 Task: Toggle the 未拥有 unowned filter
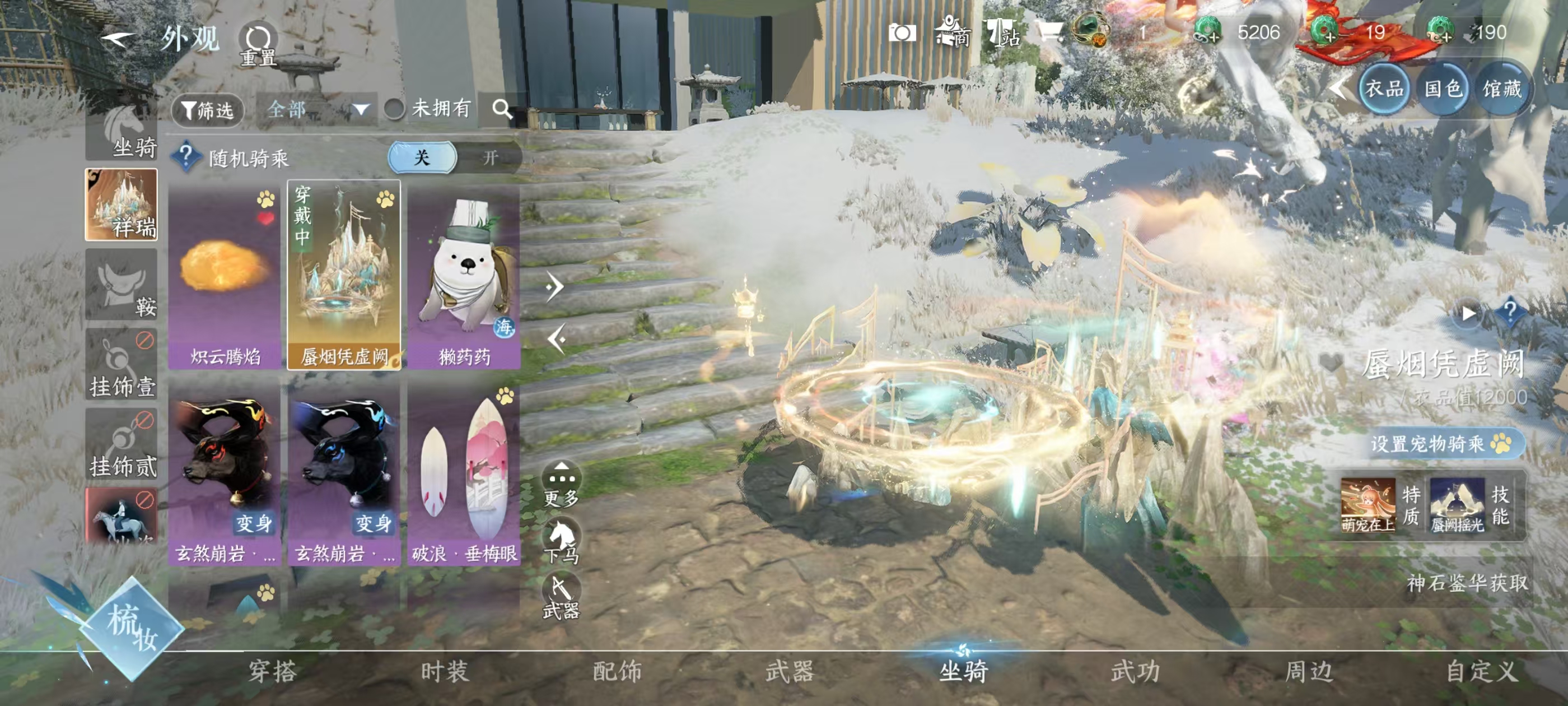(395, 109)
